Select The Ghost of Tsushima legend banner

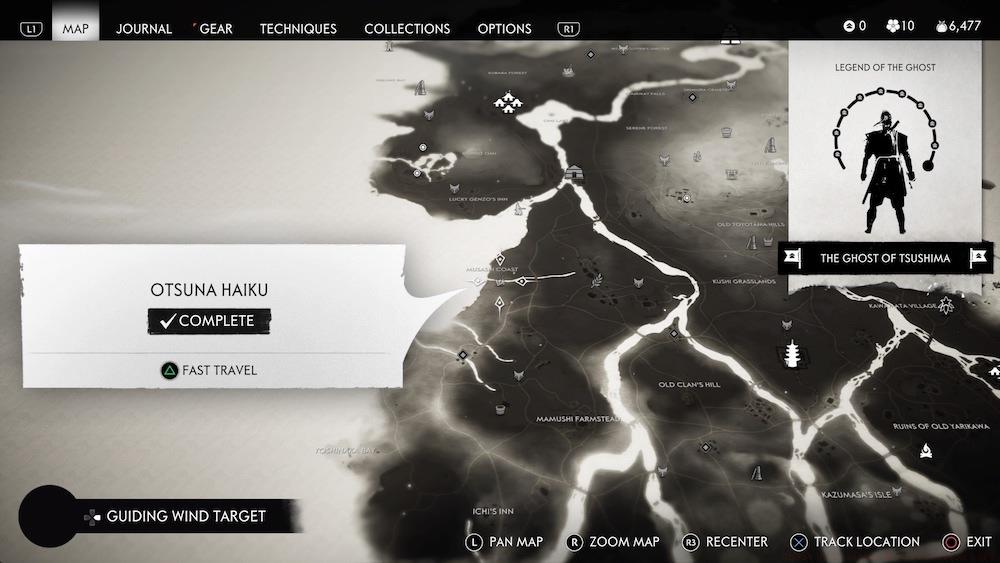[x=885, y=258]
